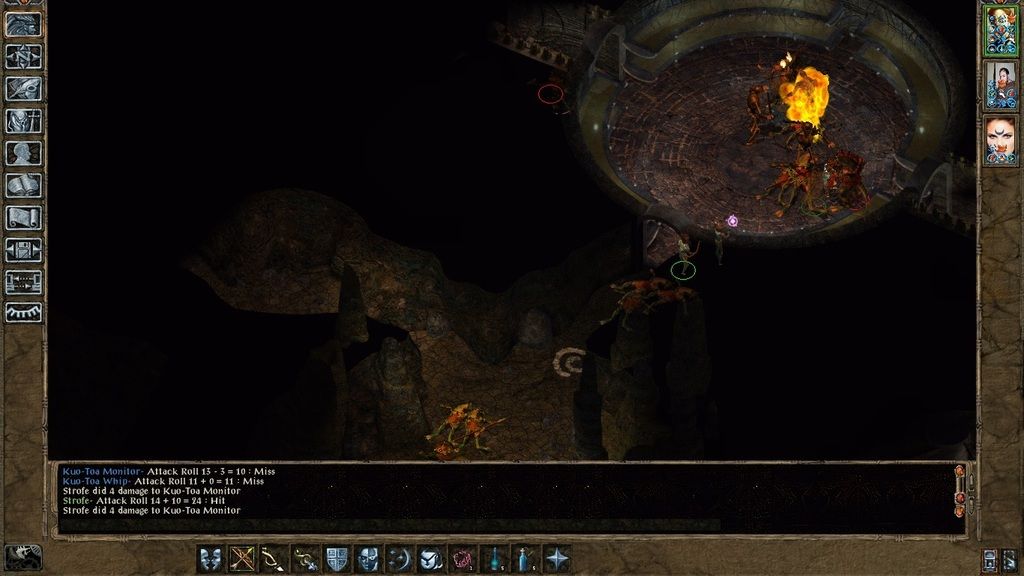Select the bottom character portrait with face paint
This screenshot has width=1024, height=576.
tap(1000, 138)
